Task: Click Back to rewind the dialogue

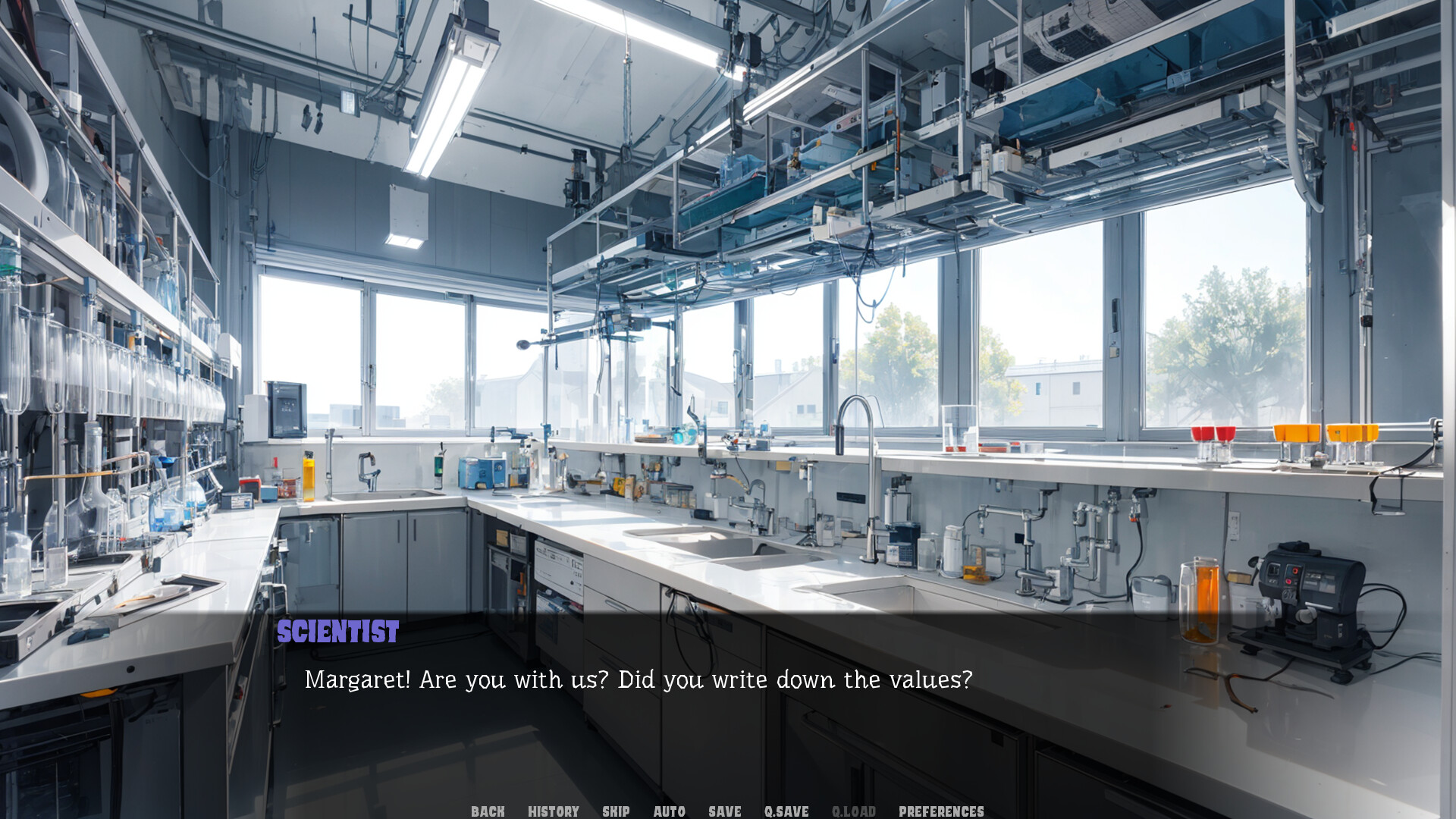Action: 488,811
